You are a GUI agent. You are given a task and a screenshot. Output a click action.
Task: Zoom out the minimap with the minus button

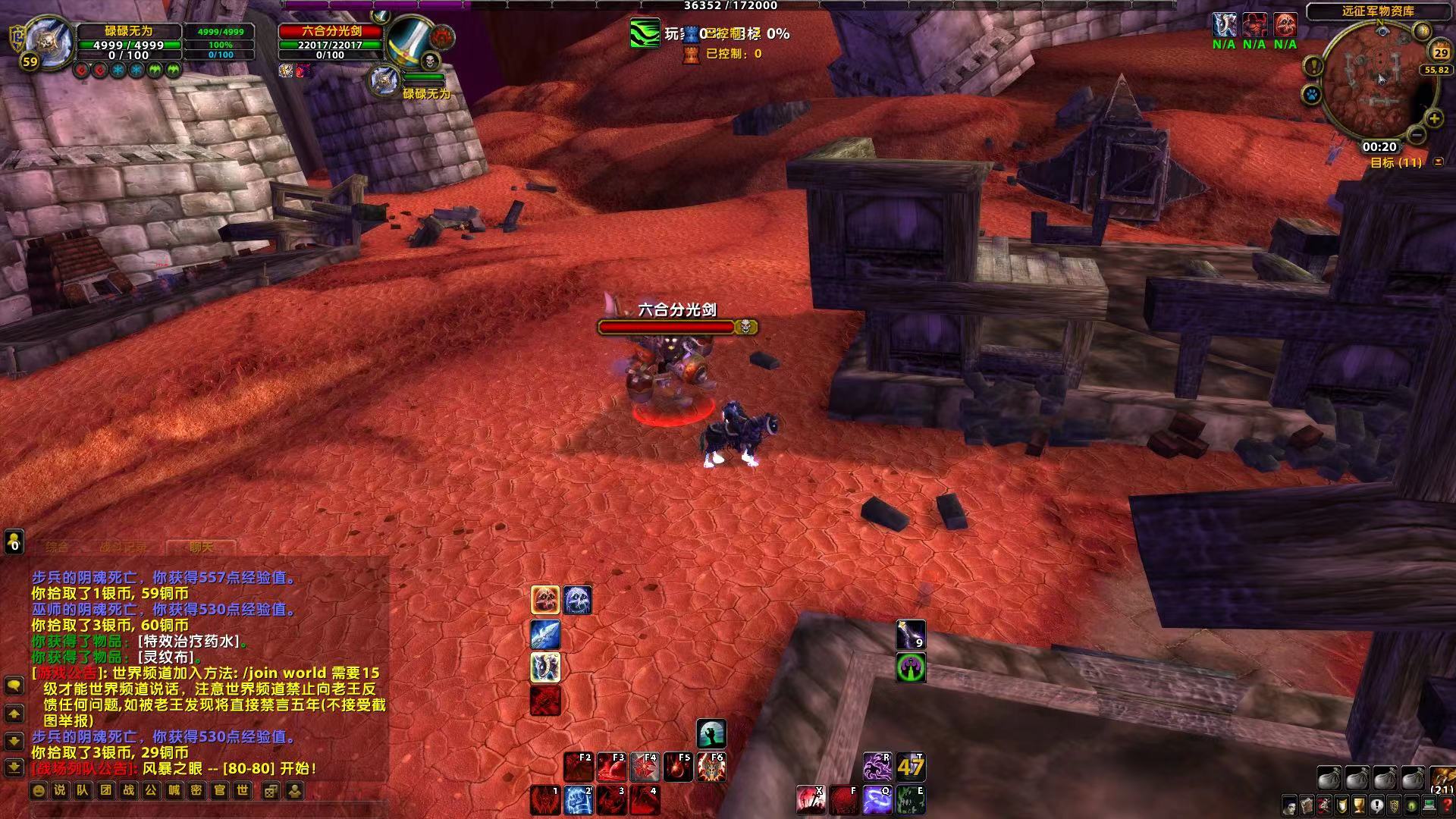pos(1416,136)
